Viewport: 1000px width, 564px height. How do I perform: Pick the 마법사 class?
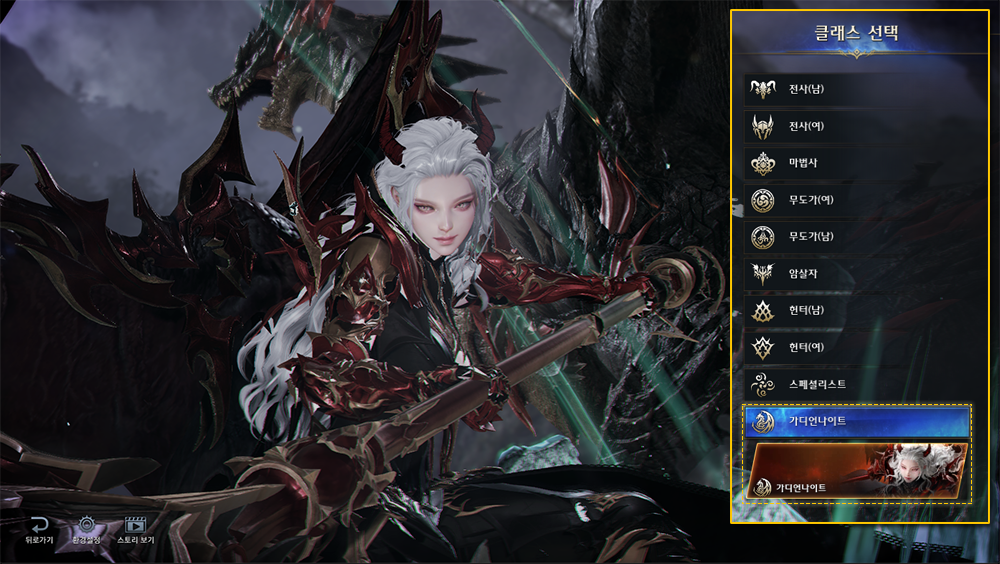coord(855,163)
